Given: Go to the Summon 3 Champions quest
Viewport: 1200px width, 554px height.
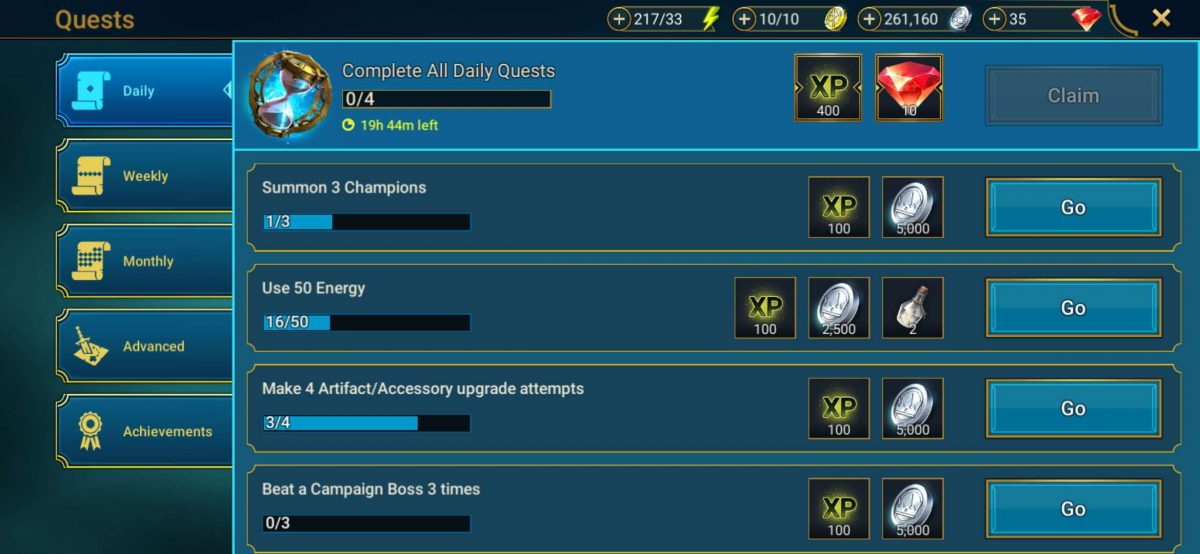Looking at the screenshot, I should (1073, 207).
